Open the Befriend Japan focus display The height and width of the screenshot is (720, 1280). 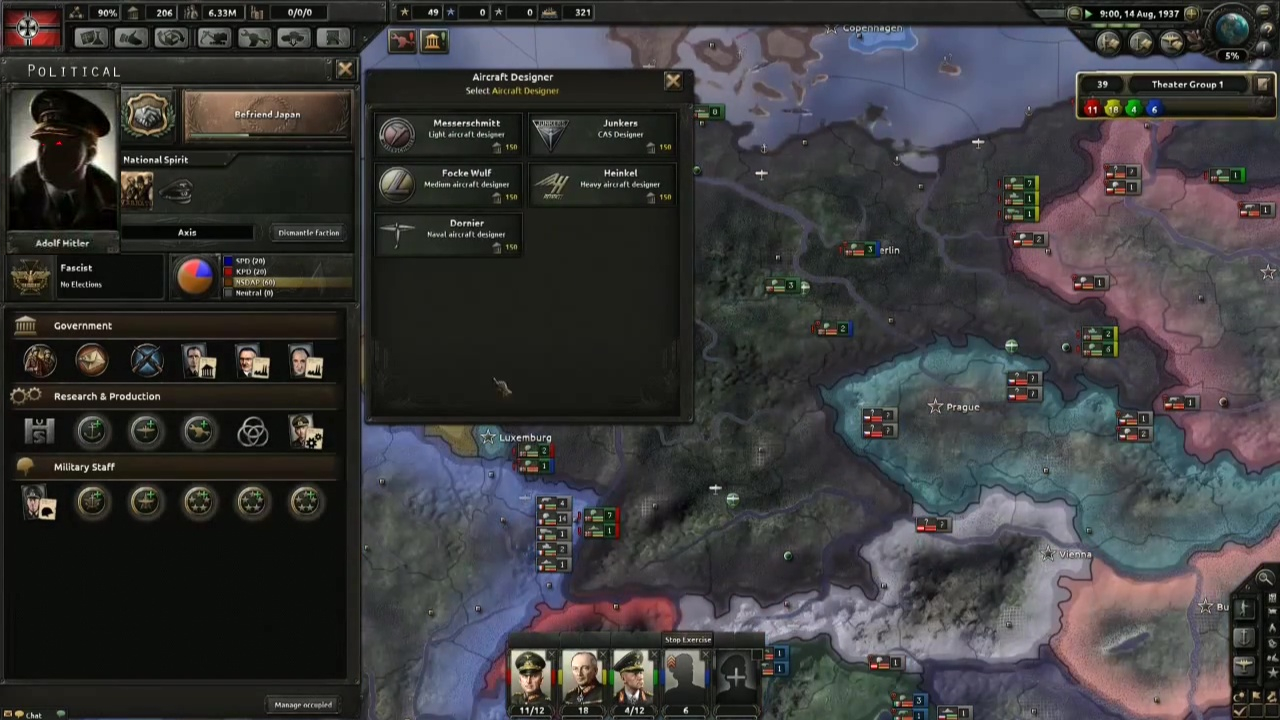click(x=267, y=114)
